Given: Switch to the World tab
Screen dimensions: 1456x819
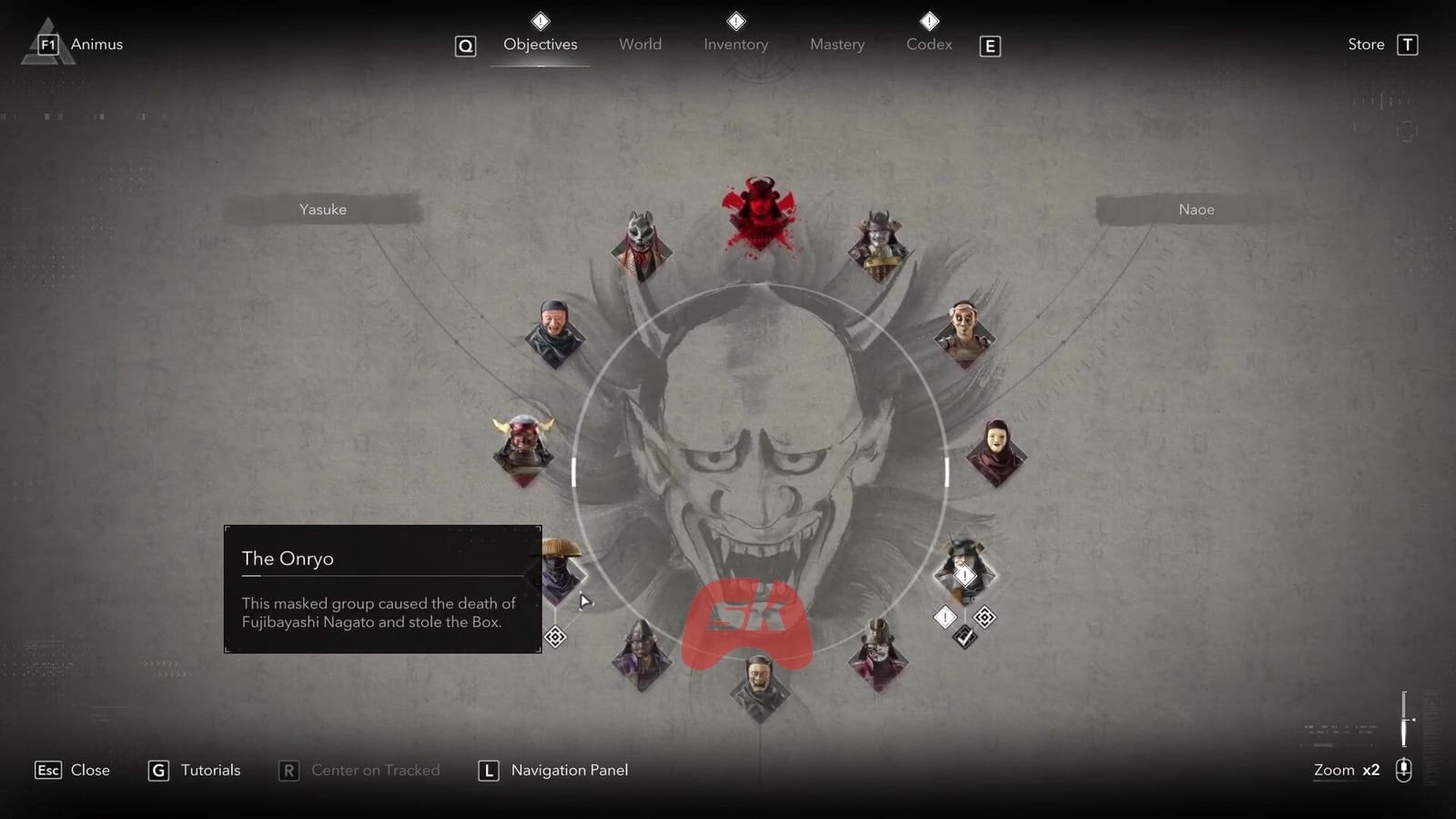Looking at the screenshot, I should 640,44.
